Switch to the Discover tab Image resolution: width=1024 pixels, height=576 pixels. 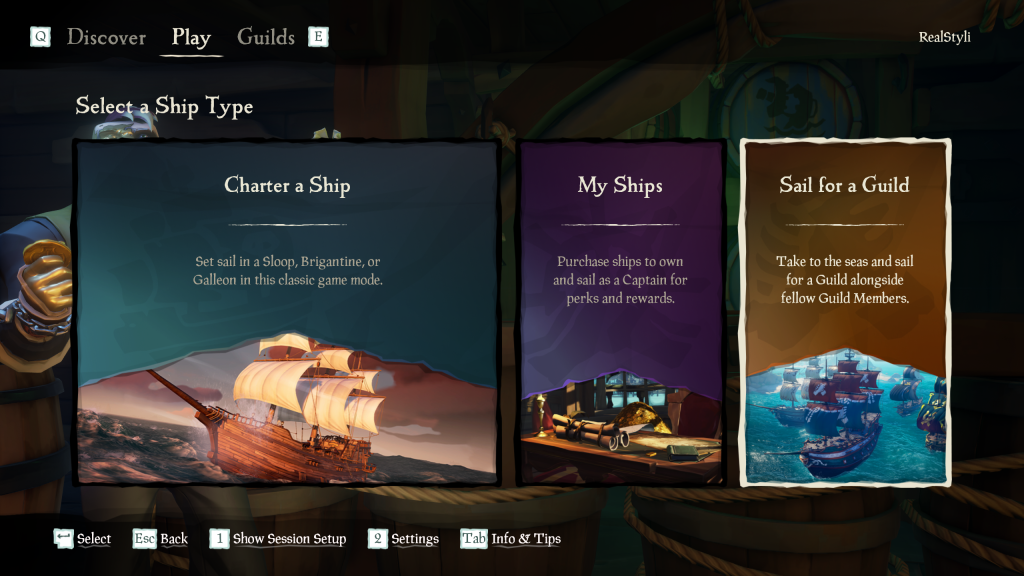click(x=106, y=38)
